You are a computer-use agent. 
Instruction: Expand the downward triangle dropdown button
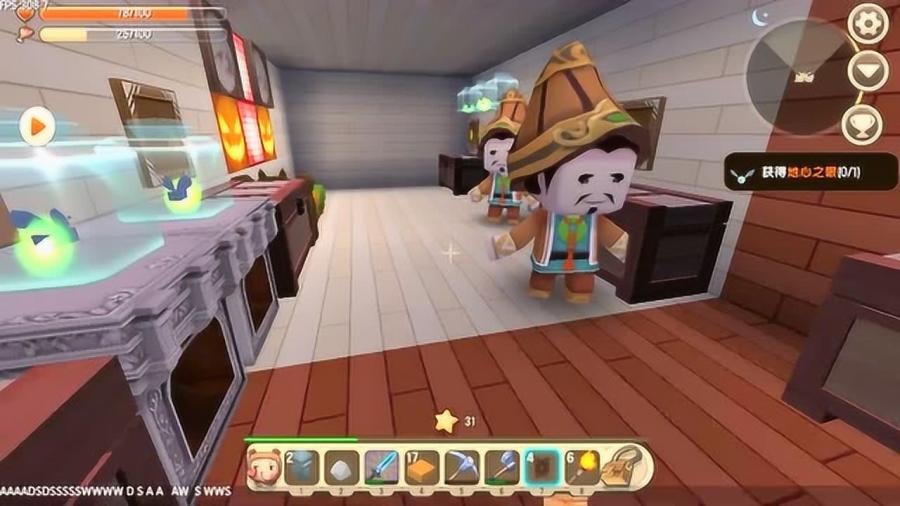click(x=867, y=70)
